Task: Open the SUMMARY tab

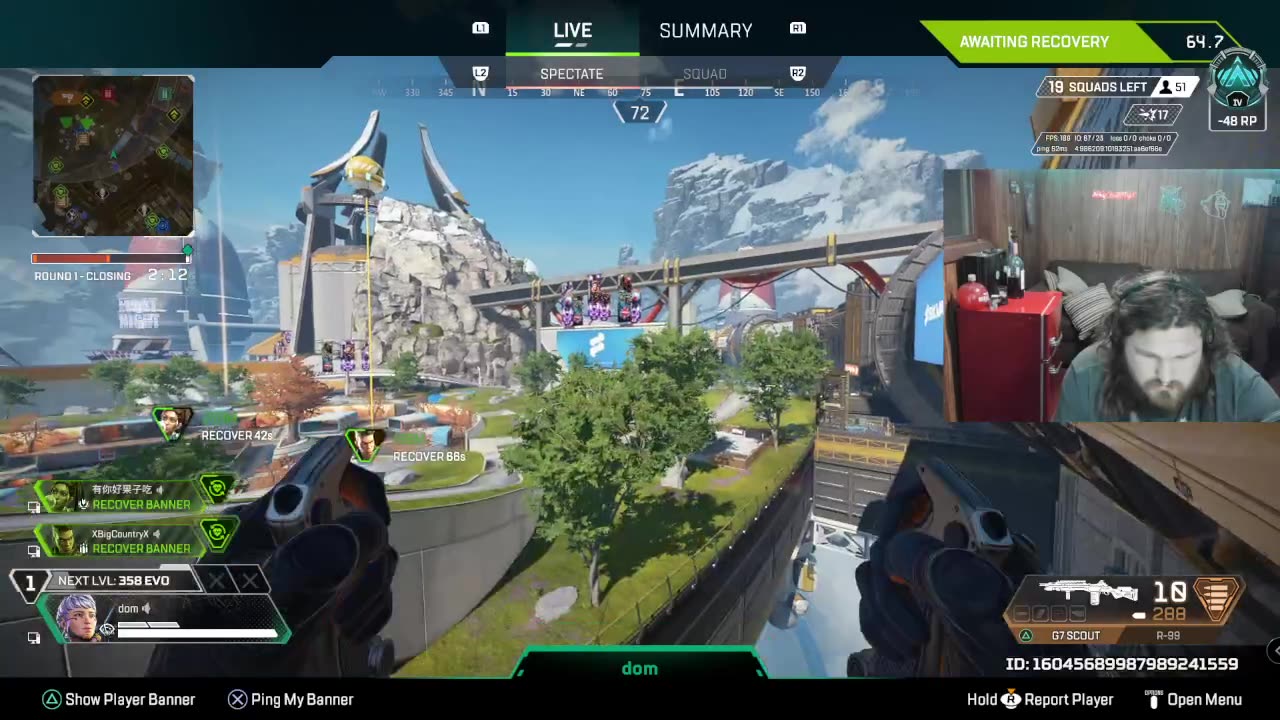Action: pyautogui.click(x=705, y=31)
